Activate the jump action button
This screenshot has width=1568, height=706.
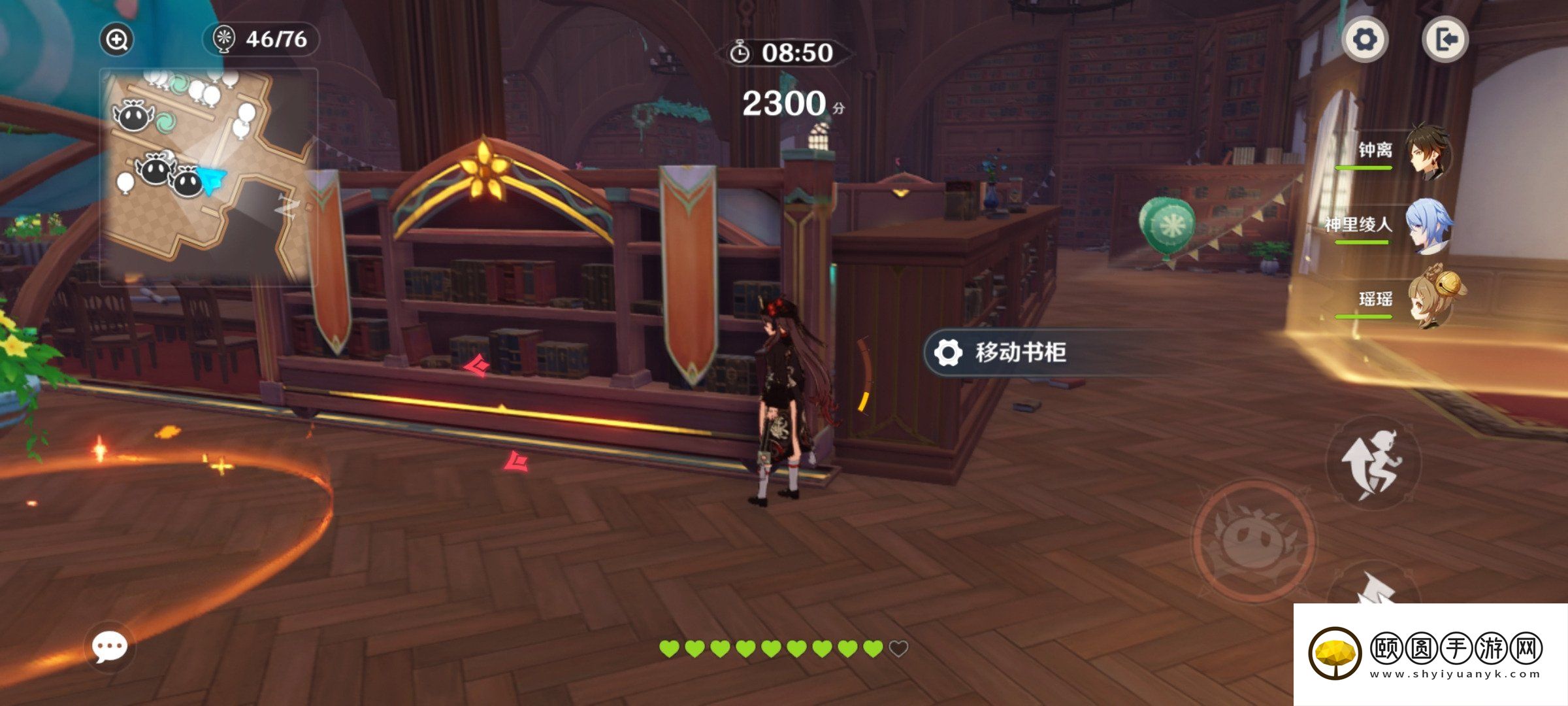coord(1373,463)
